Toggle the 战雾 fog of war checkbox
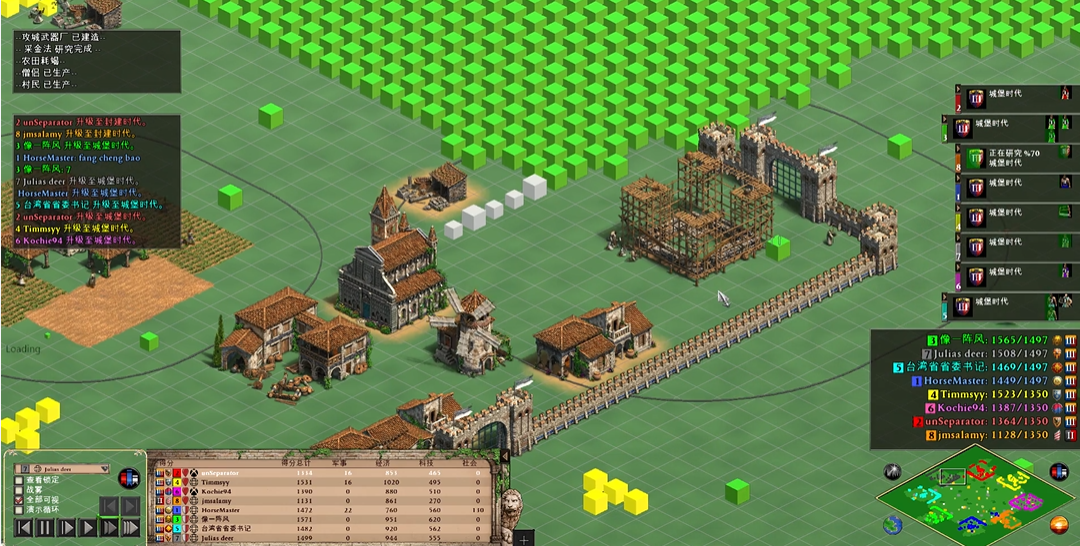The width and height of the screenshot is (1080, 546). (19, 491)
